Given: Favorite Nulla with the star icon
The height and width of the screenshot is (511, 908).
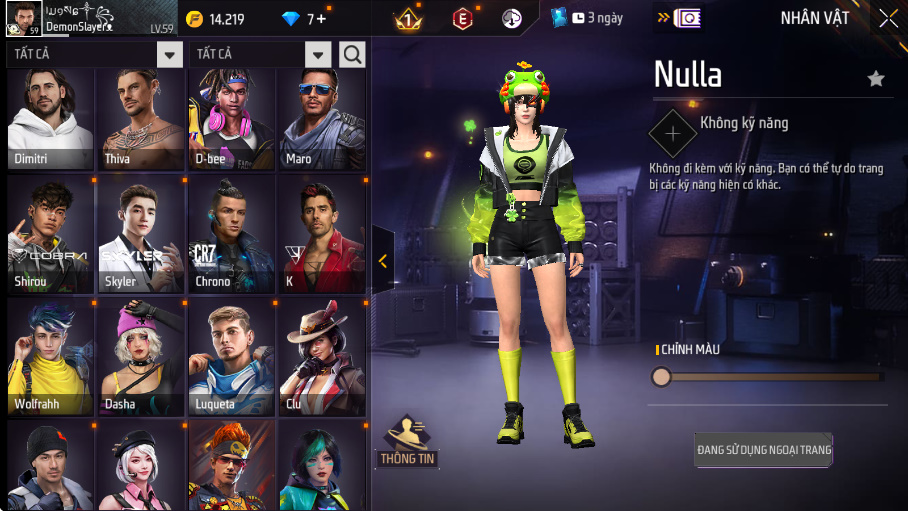Looking at the screenshot, I should coord(876,79).
